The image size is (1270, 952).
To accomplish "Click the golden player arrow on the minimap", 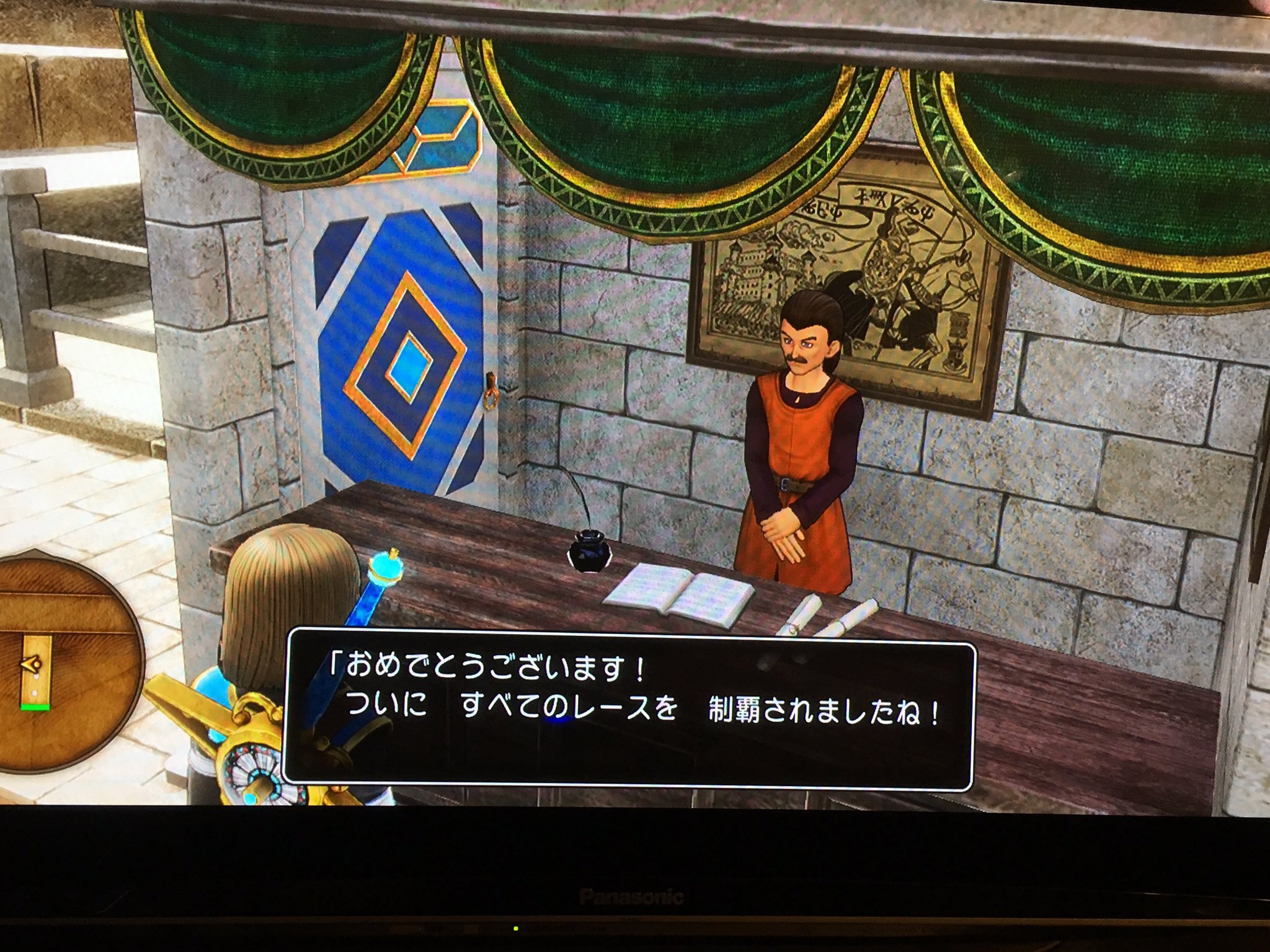I will (31, 663).
